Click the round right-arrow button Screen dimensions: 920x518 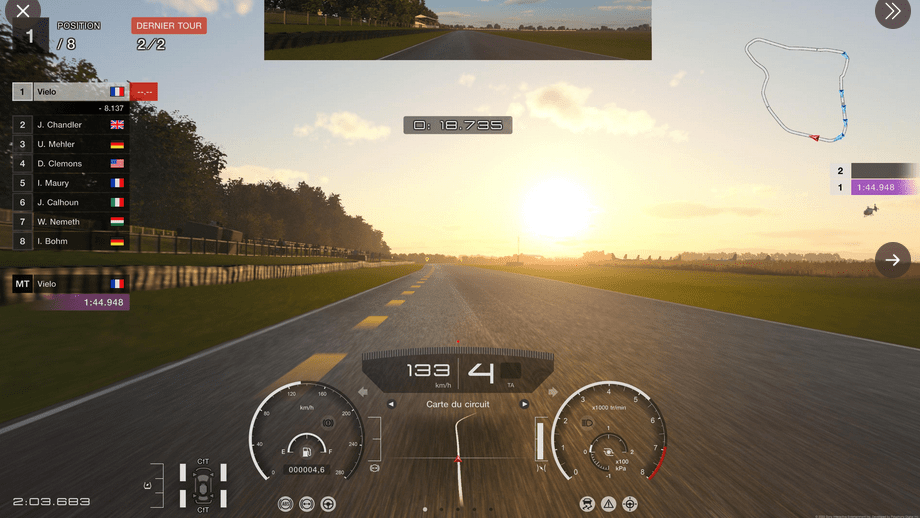point(892,260)
